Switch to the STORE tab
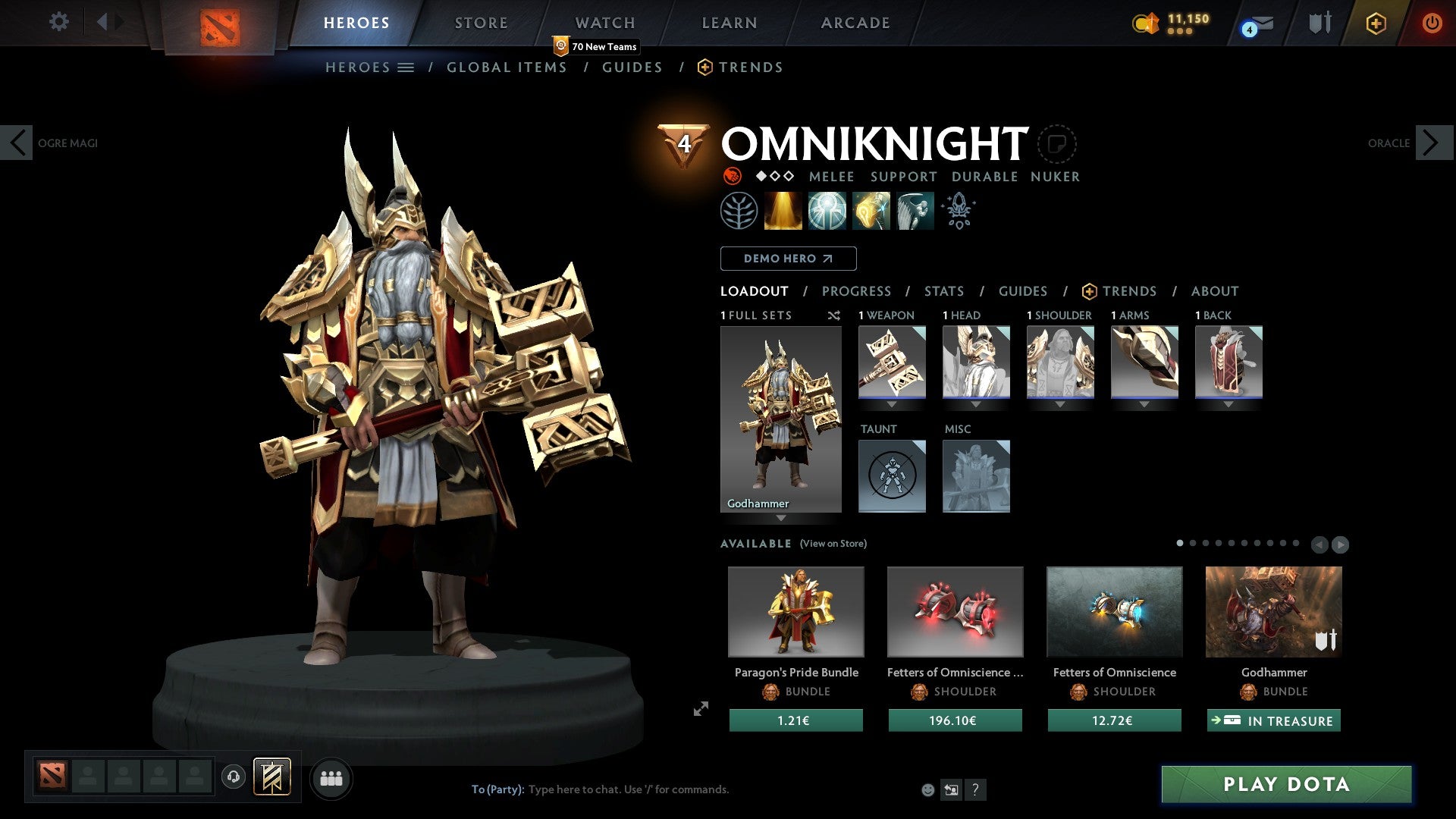The image size is (1456, 819). pos(481,22)
